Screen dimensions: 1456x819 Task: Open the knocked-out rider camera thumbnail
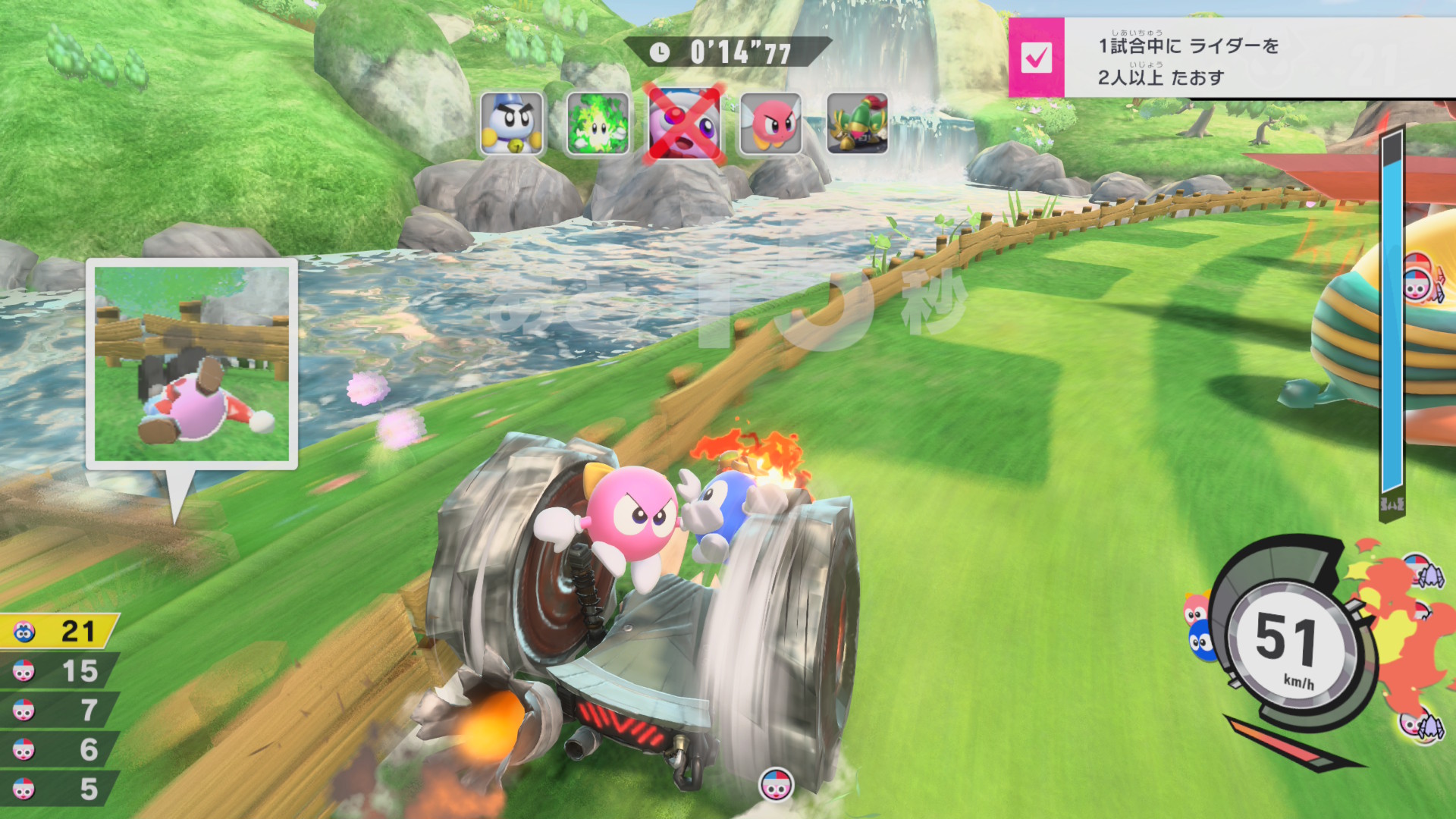(191, 364)
